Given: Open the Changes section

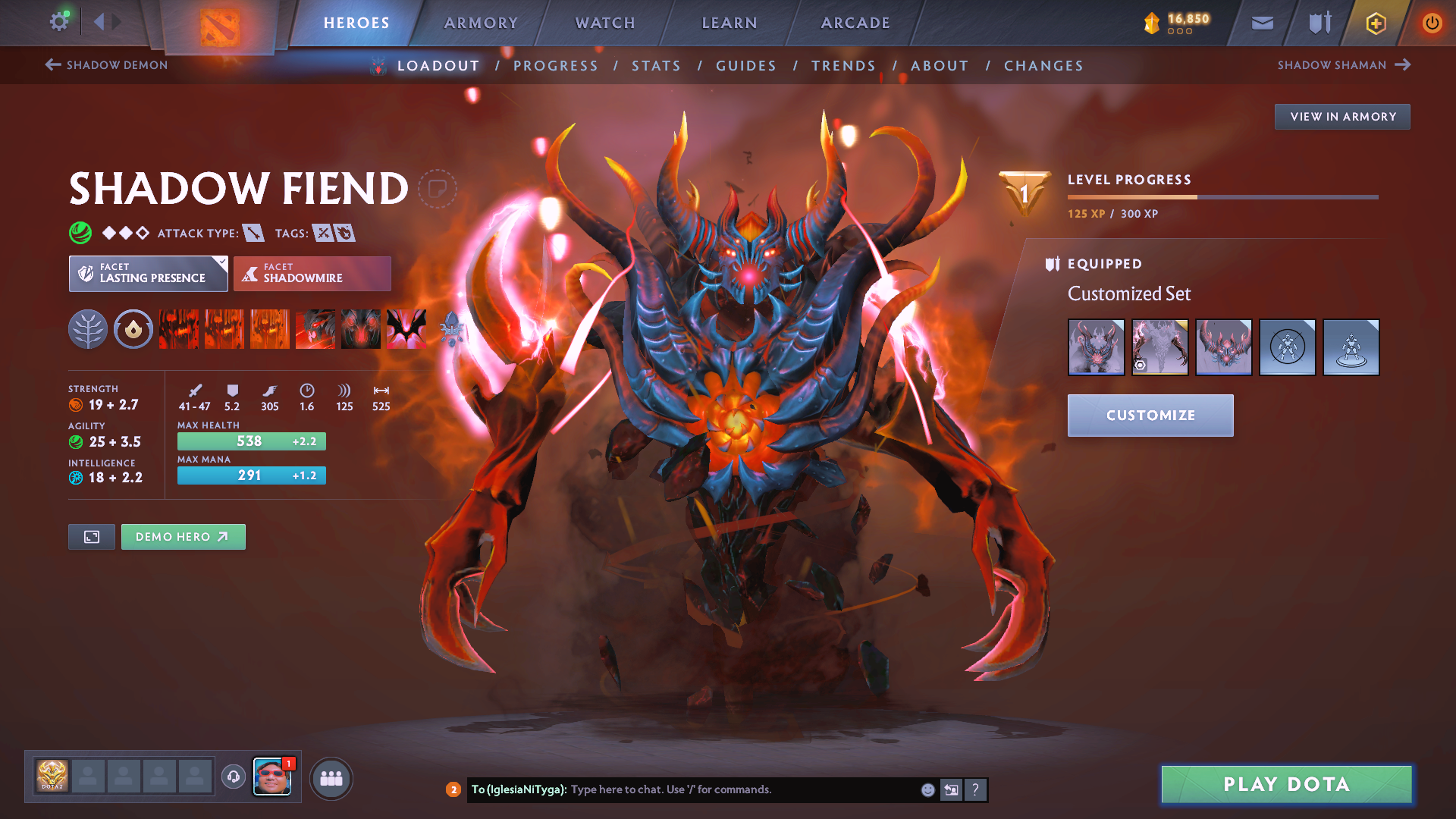Looking at the screenshot, I should [1043, 66].
